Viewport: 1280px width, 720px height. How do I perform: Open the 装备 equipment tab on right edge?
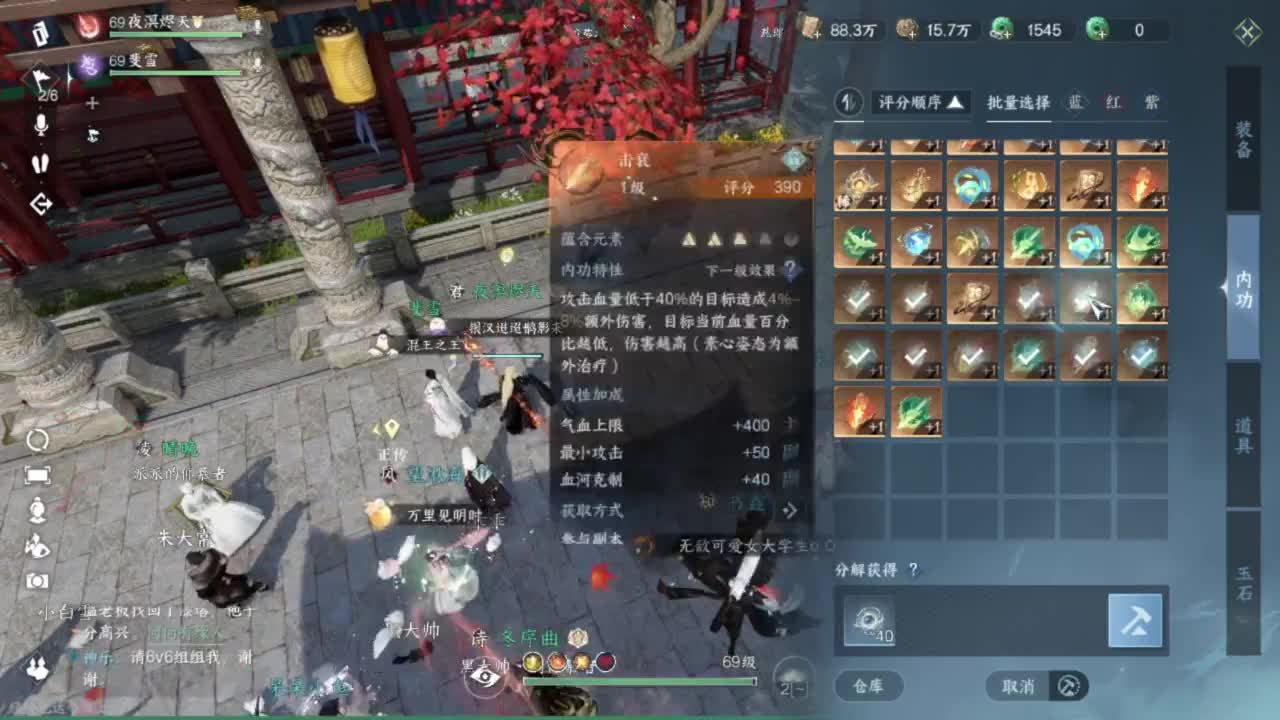1244,140
